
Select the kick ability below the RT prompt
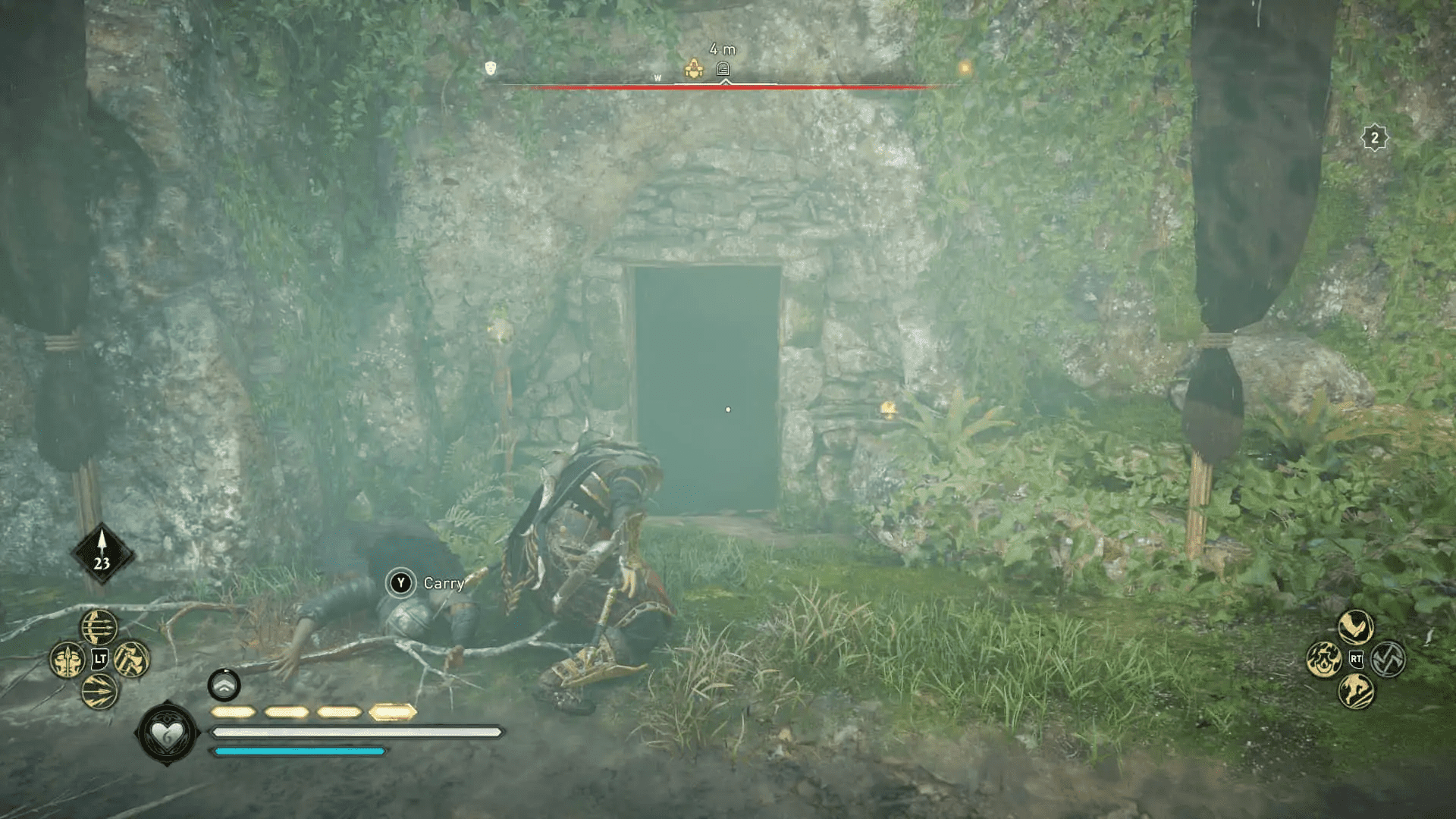tap(1356, 692)
